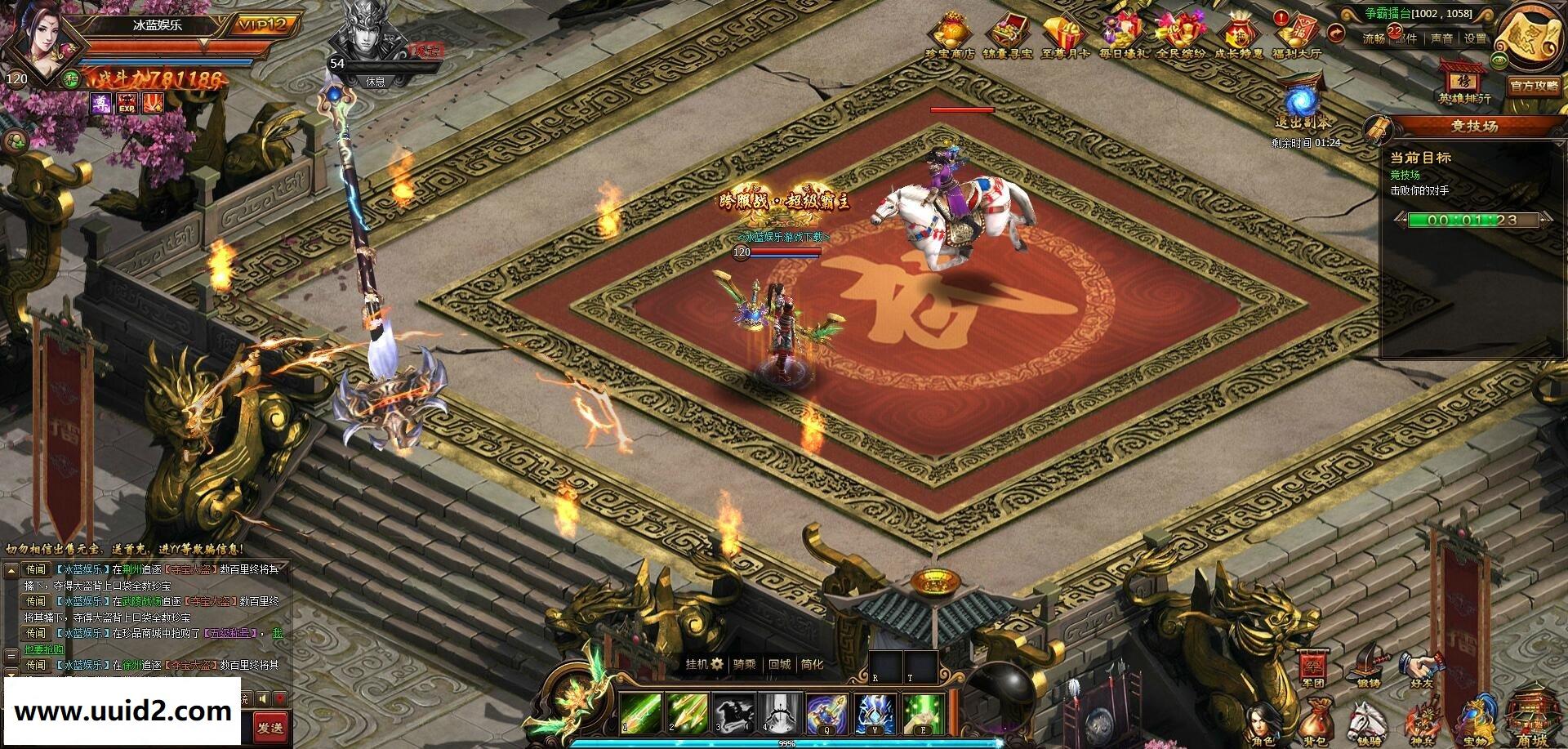1568x749 pixels.
Task: Open the 角色 character sheet
Action: [1263, 723]
